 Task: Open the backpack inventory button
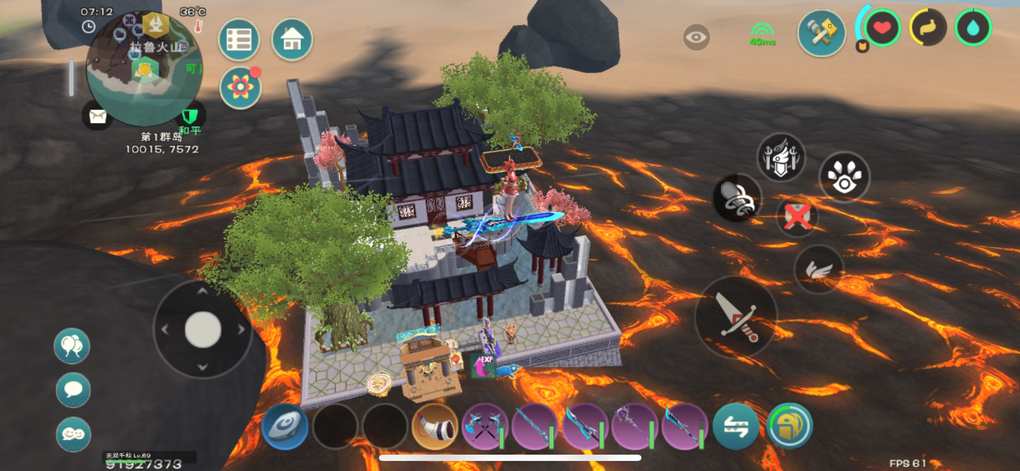tap(790, 426)
